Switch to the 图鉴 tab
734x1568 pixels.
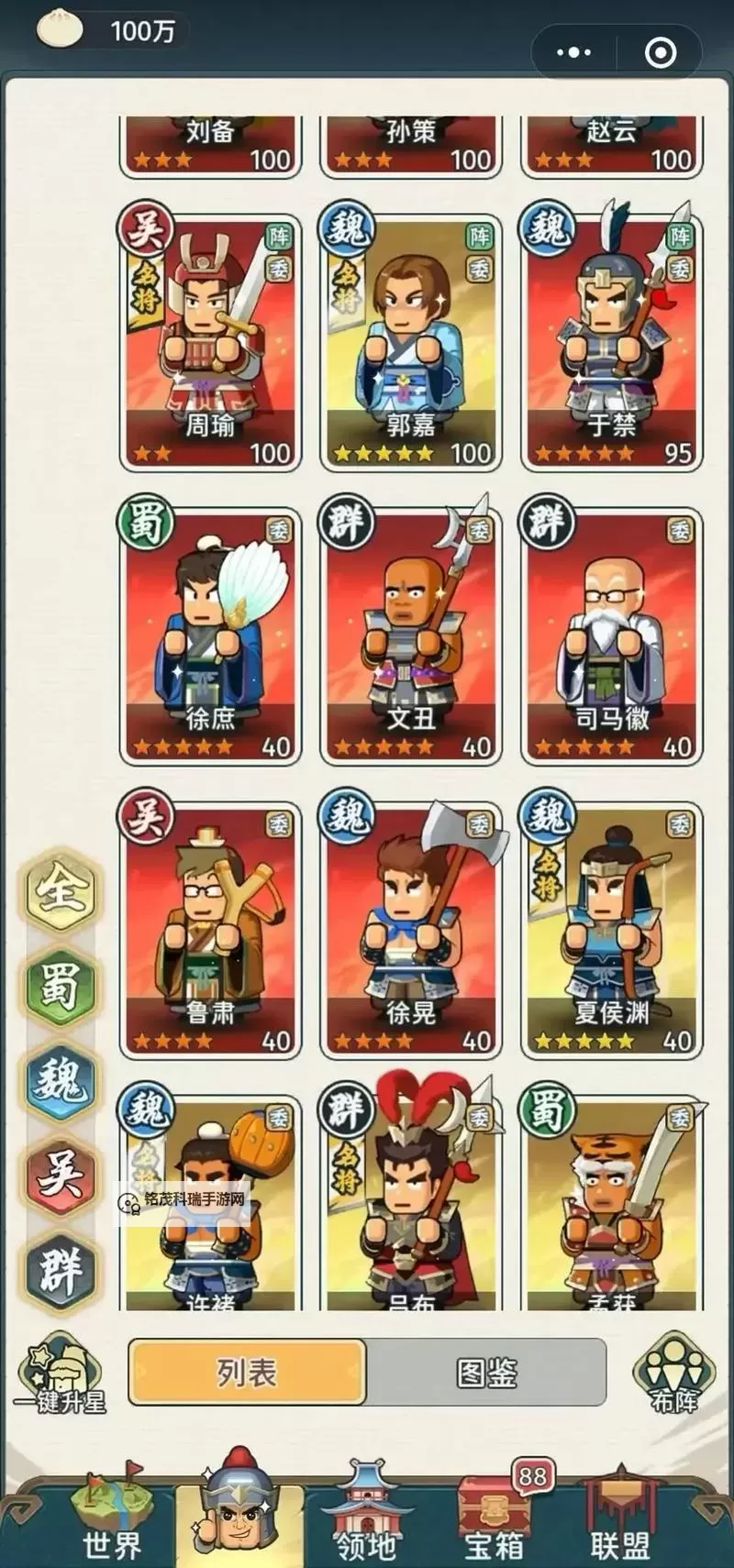click(x=486, y=1373)
